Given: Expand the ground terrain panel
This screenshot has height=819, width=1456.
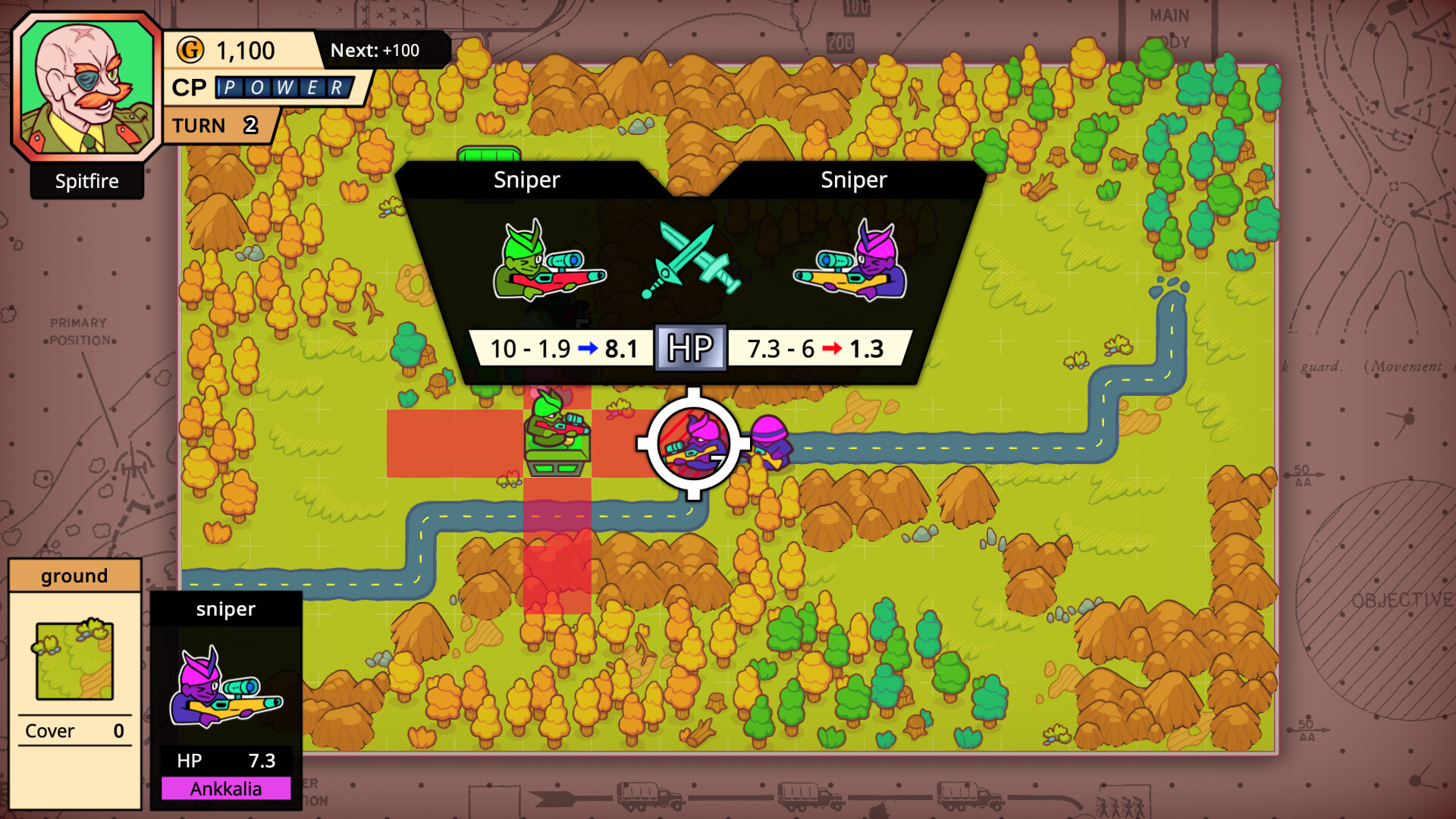Looking at the screenshot, I should [x=74, y=576].
